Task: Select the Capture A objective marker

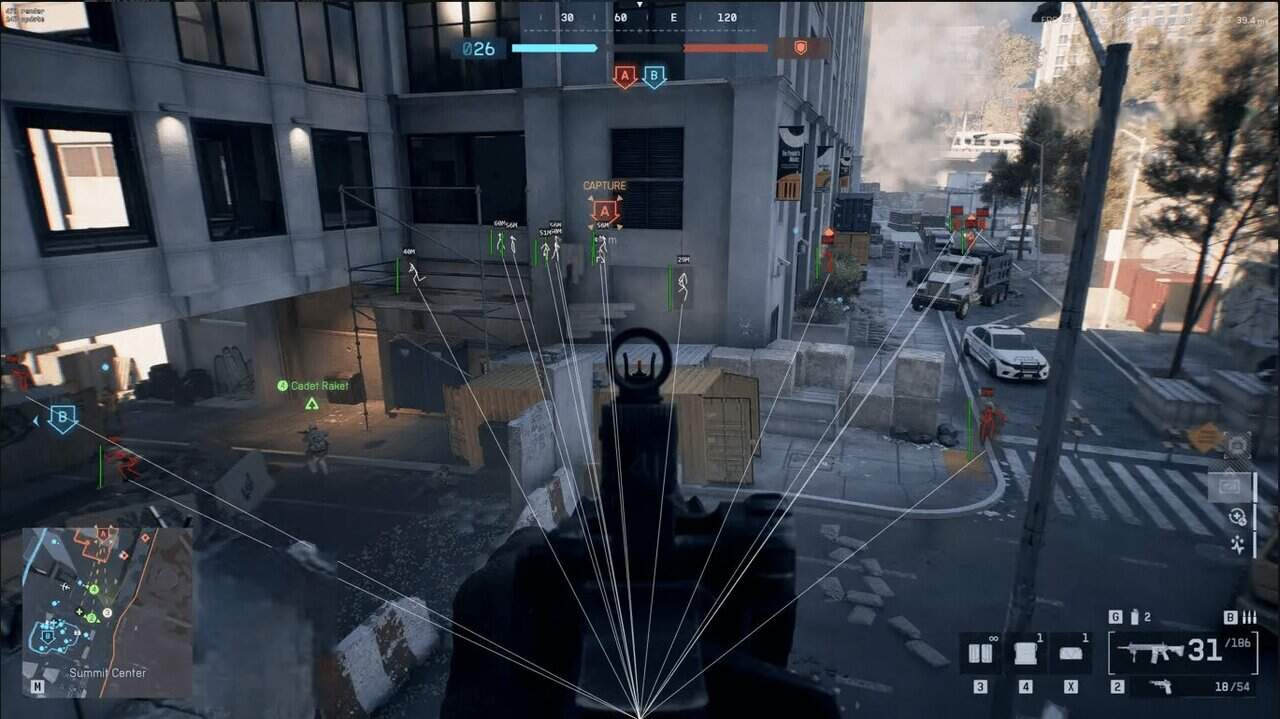Action: click(604, 210)
